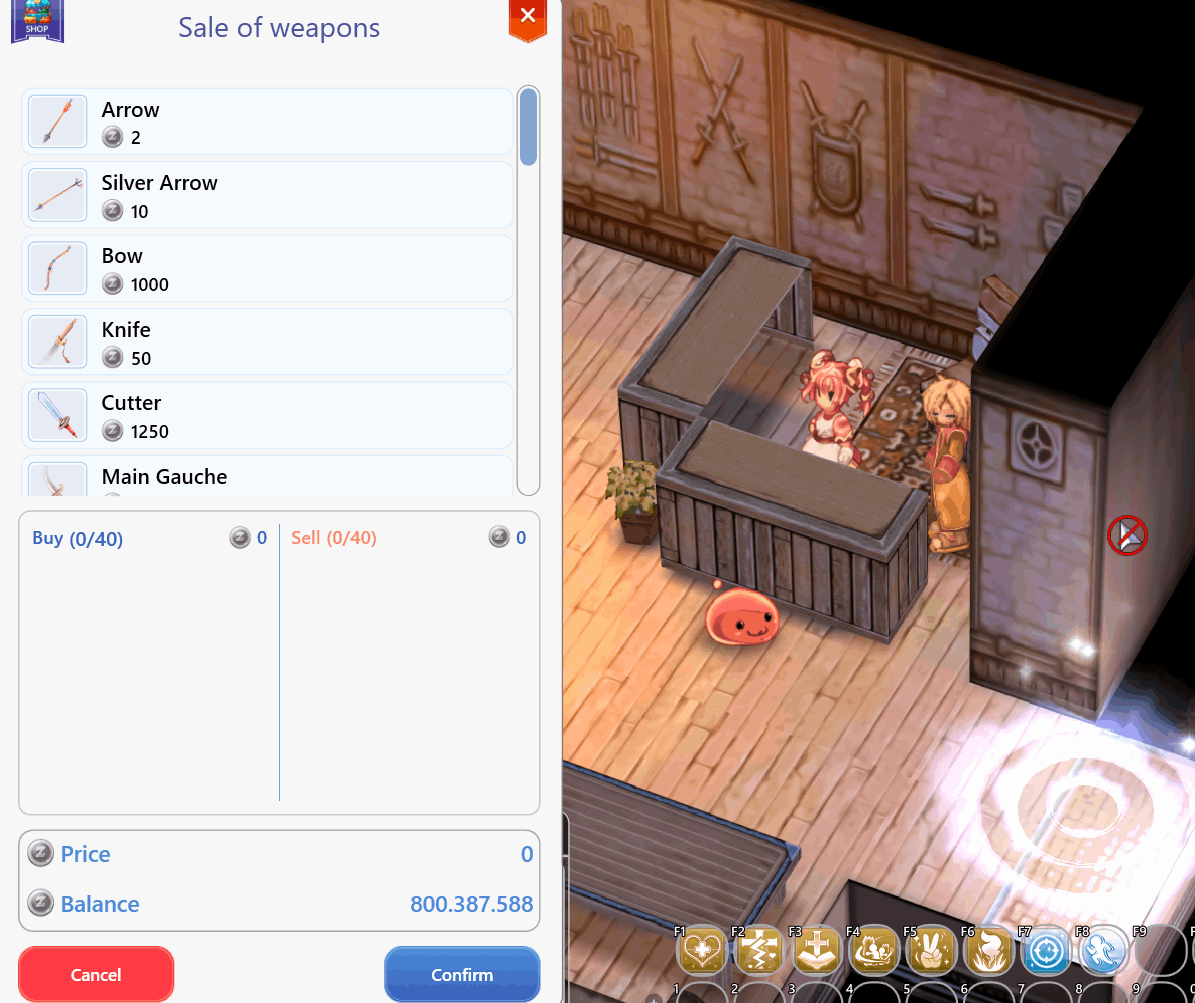The height and width of the screenshot is (1003, 1195).
Task: Activate the cross and open book skill
Action: [818, 950]
